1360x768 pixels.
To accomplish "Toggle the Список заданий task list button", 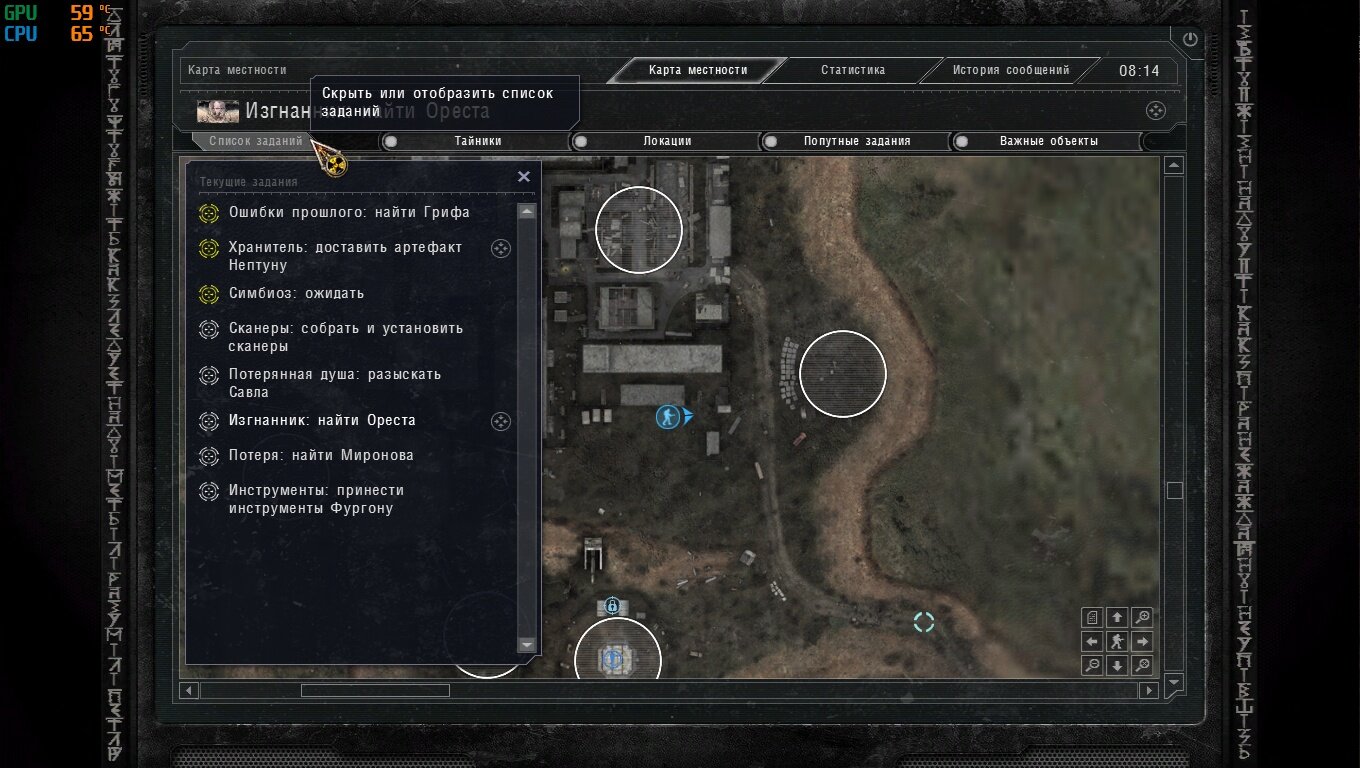I will pos(255,141).
